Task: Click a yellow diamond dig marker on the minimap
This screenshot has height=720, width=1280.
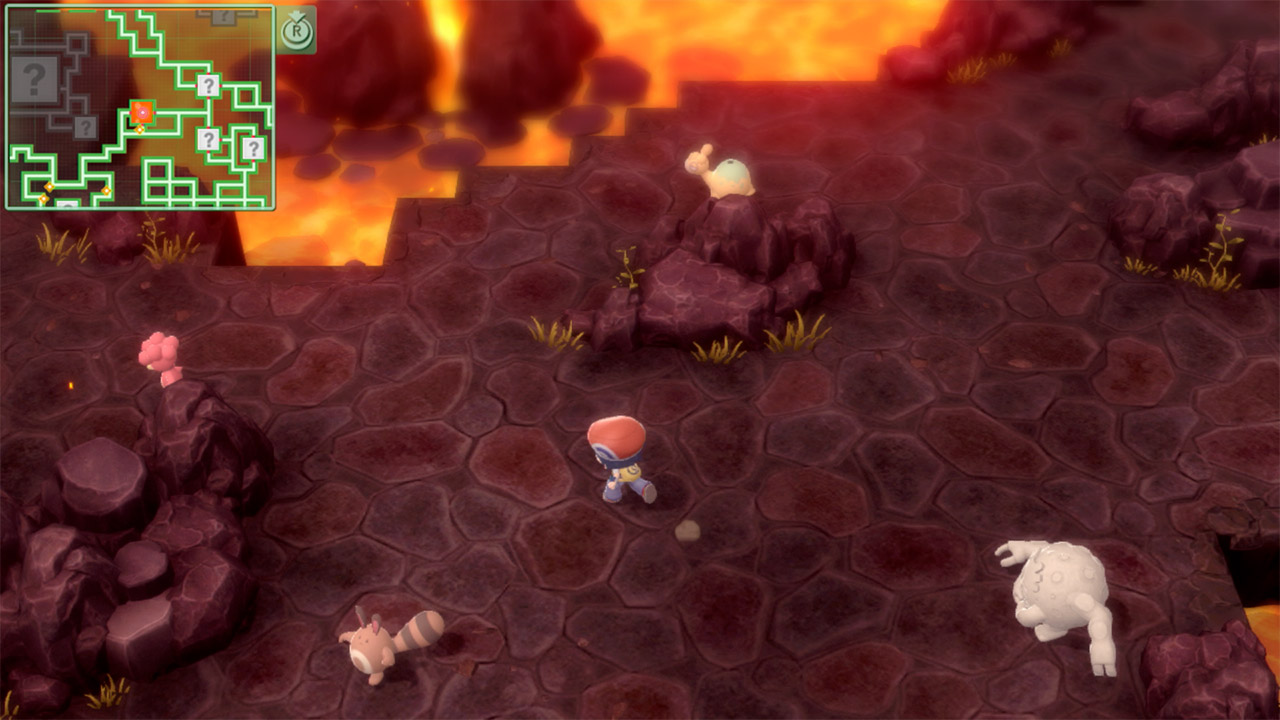Action: tap(139, 129)
